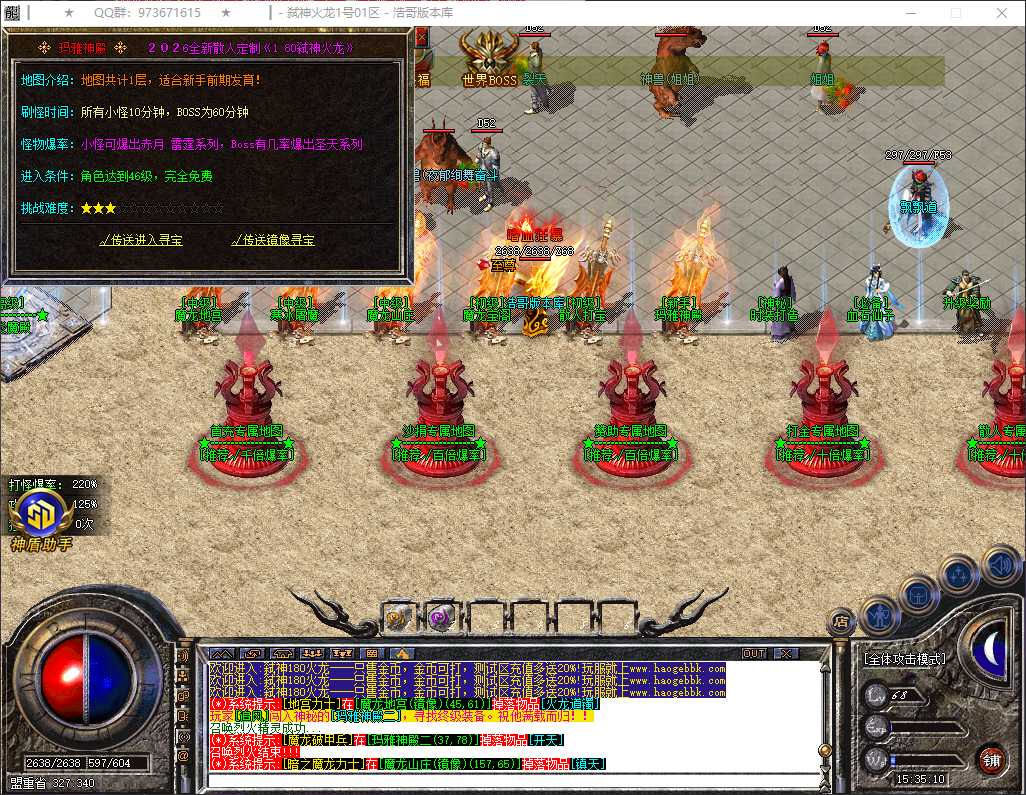Open the orange 店 shop button
Viewport: 1026px width, 795px height.
pos(842,622)
